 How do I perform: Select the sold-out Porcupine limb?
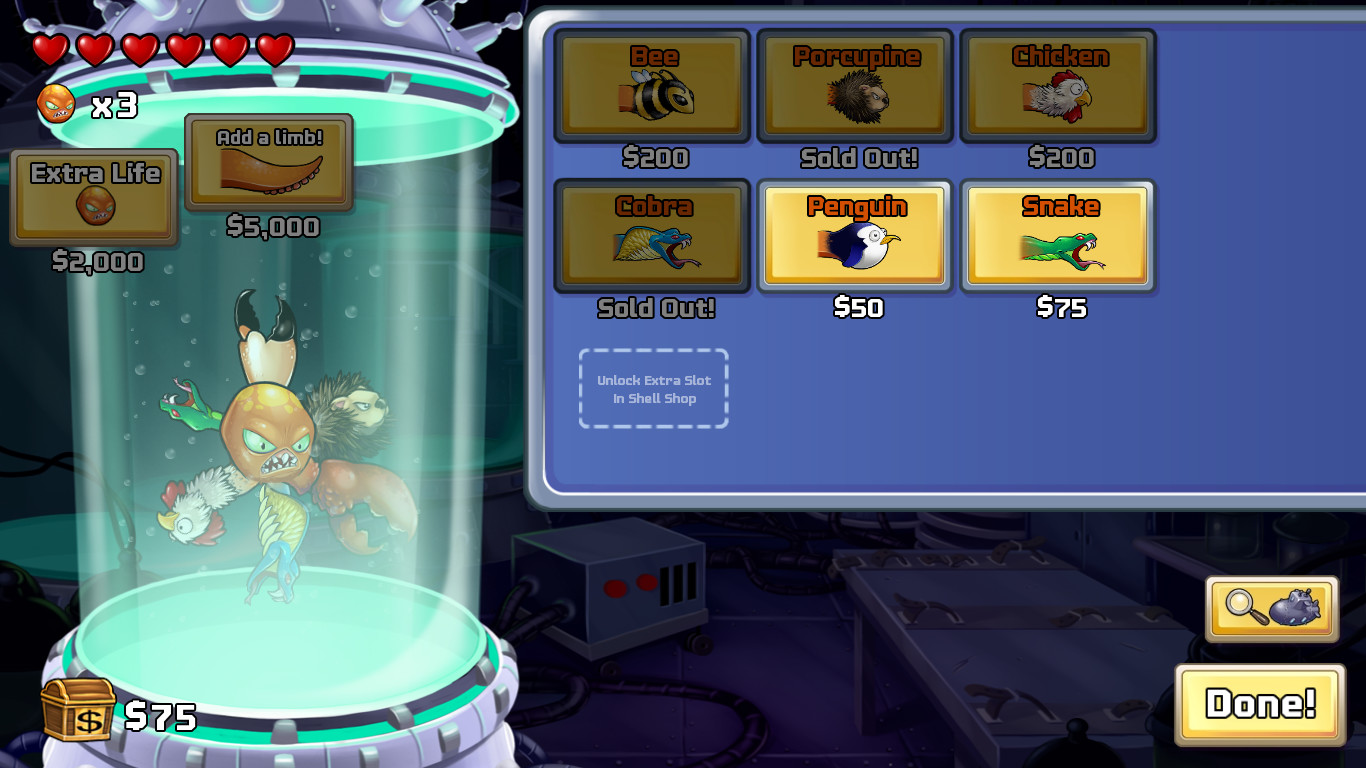[x=855, y=86]
